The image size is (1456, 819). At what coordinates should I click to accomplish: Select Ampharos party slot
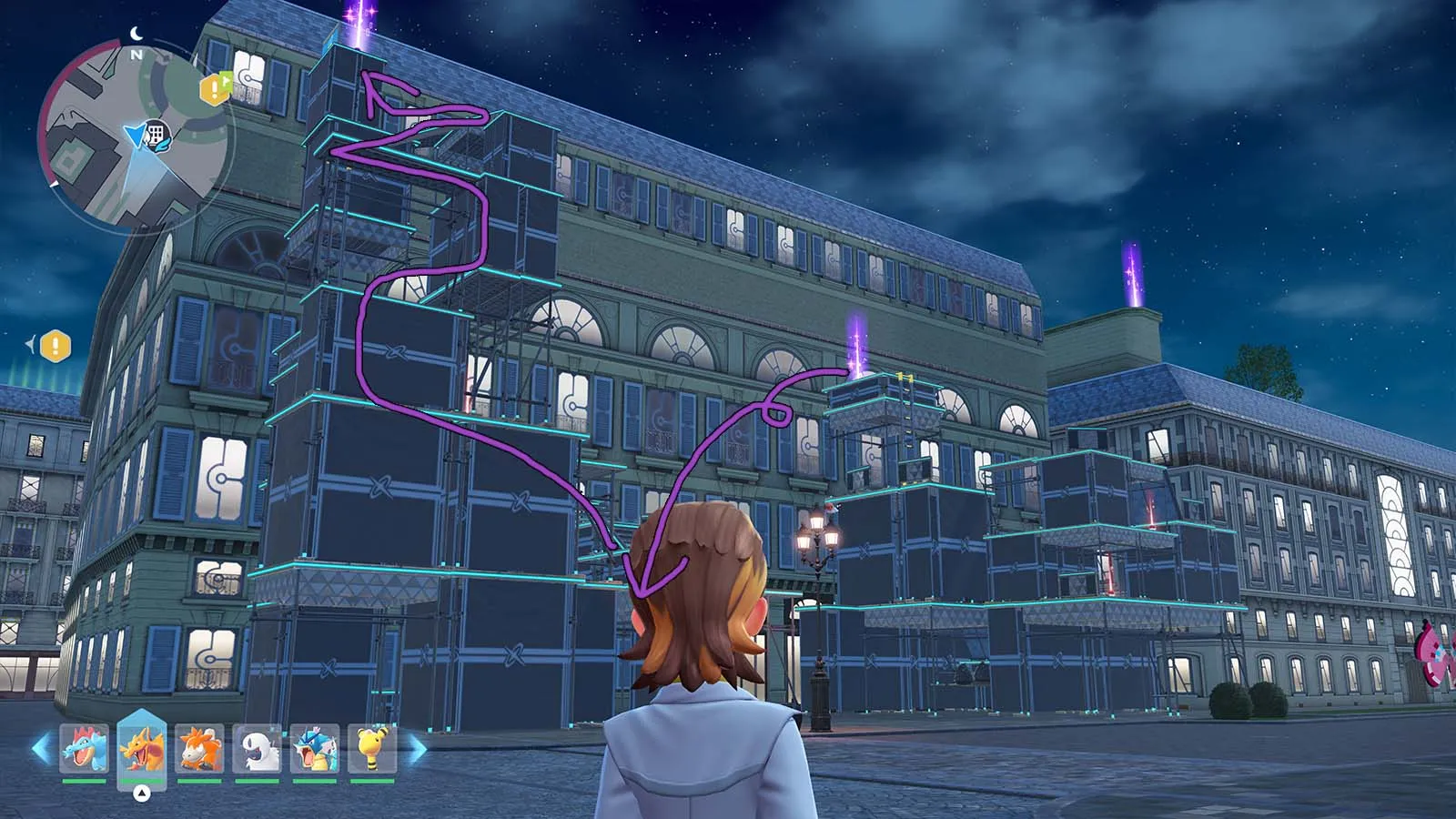[372, 749]
